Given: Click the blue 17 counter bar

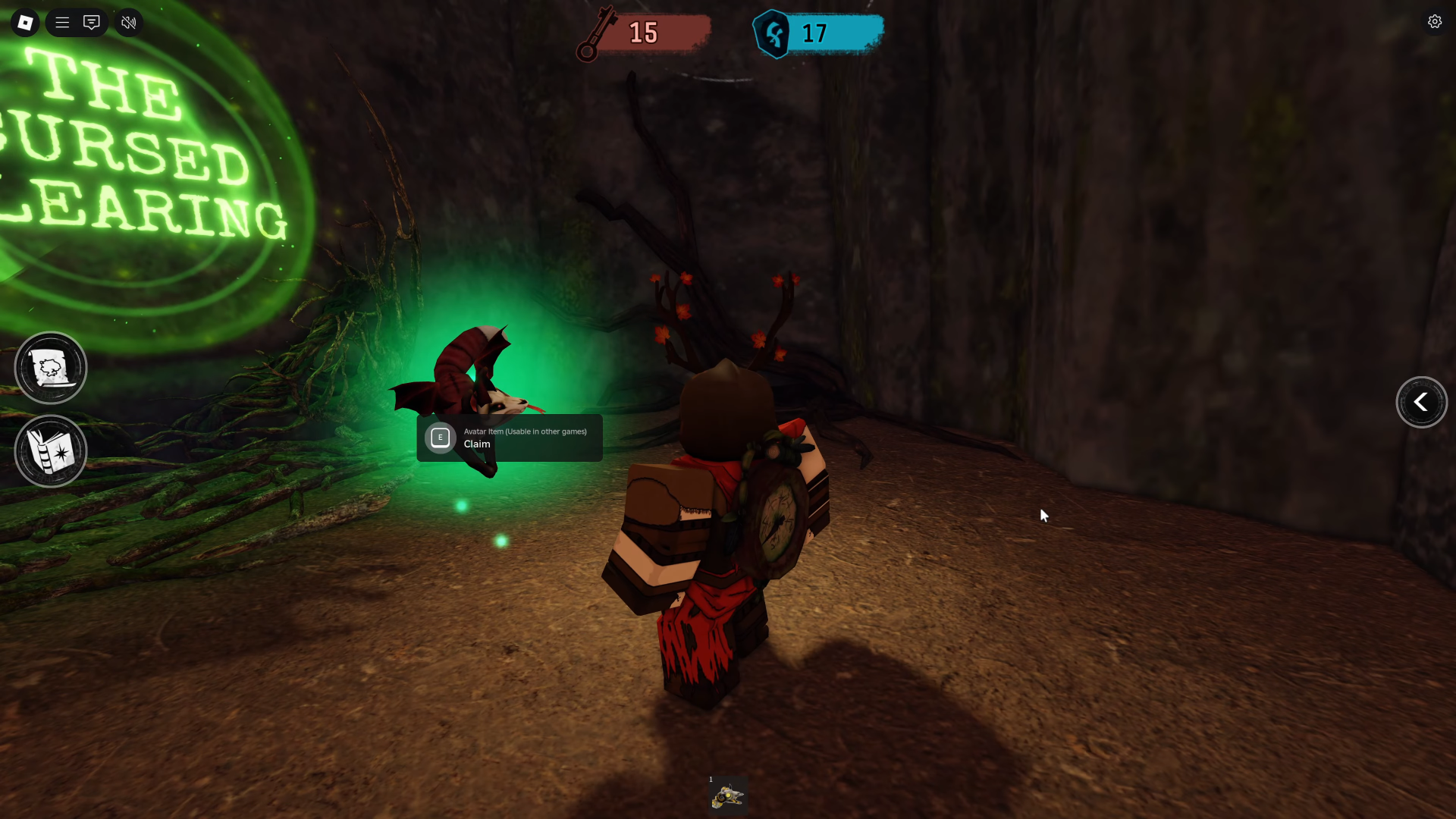Looking at the screenshot, I should click(827, 33).
